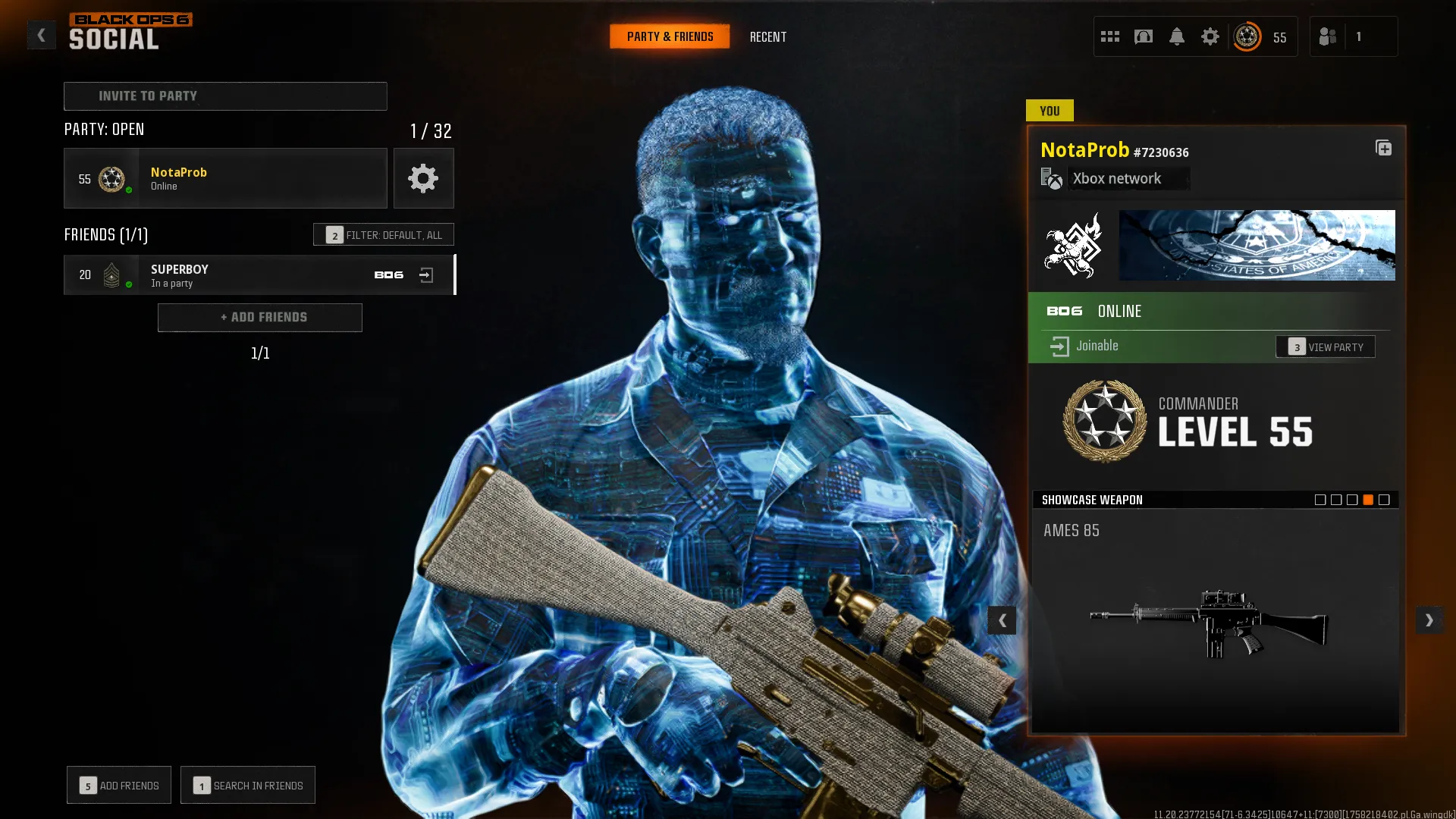
Task: Click the Level 55 rank emblem
Action: pyautogui.click(x=1104, y=422)
